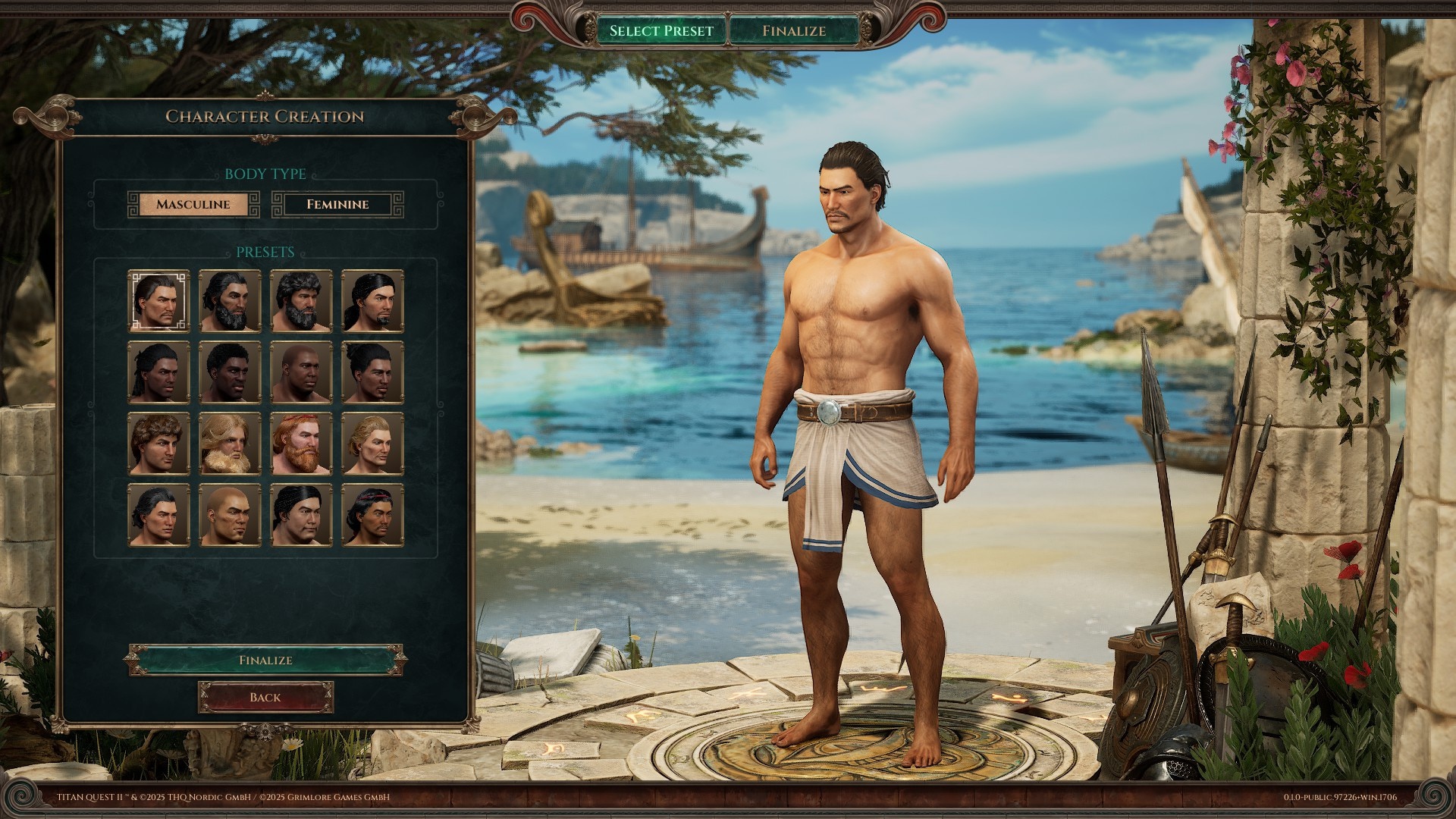Pick the black ponytail and goatee preset

point(372,301)
